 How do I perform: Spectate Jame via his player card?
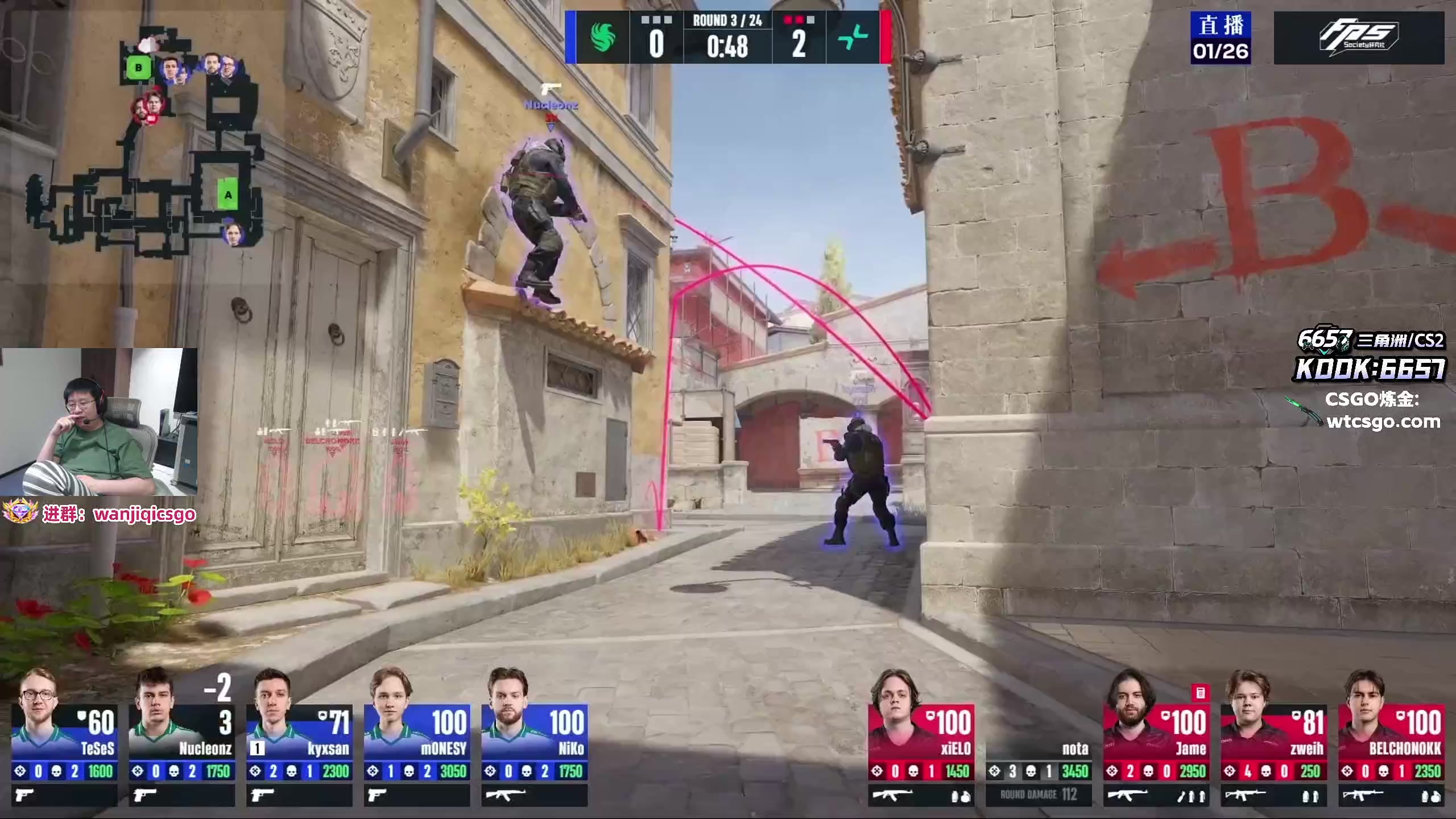tap(1156, 739)
